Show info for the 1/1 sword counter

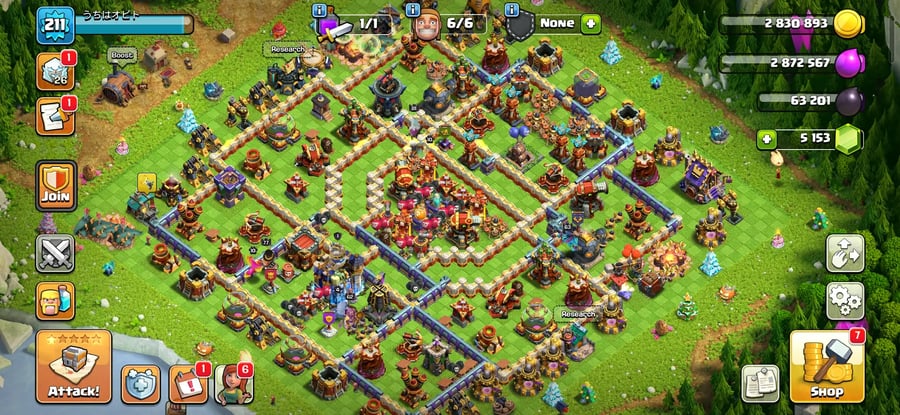(319, 11)
